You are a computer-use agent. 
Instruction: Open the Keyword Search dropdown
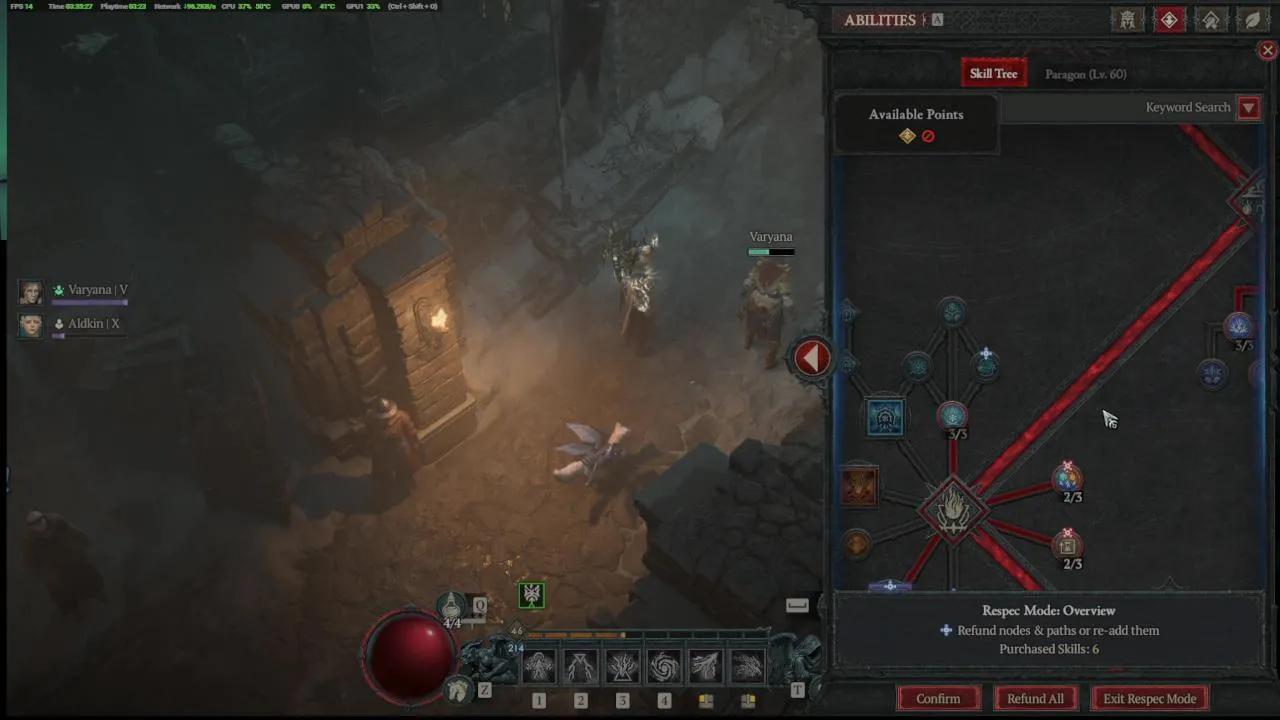click(1248, 108)
